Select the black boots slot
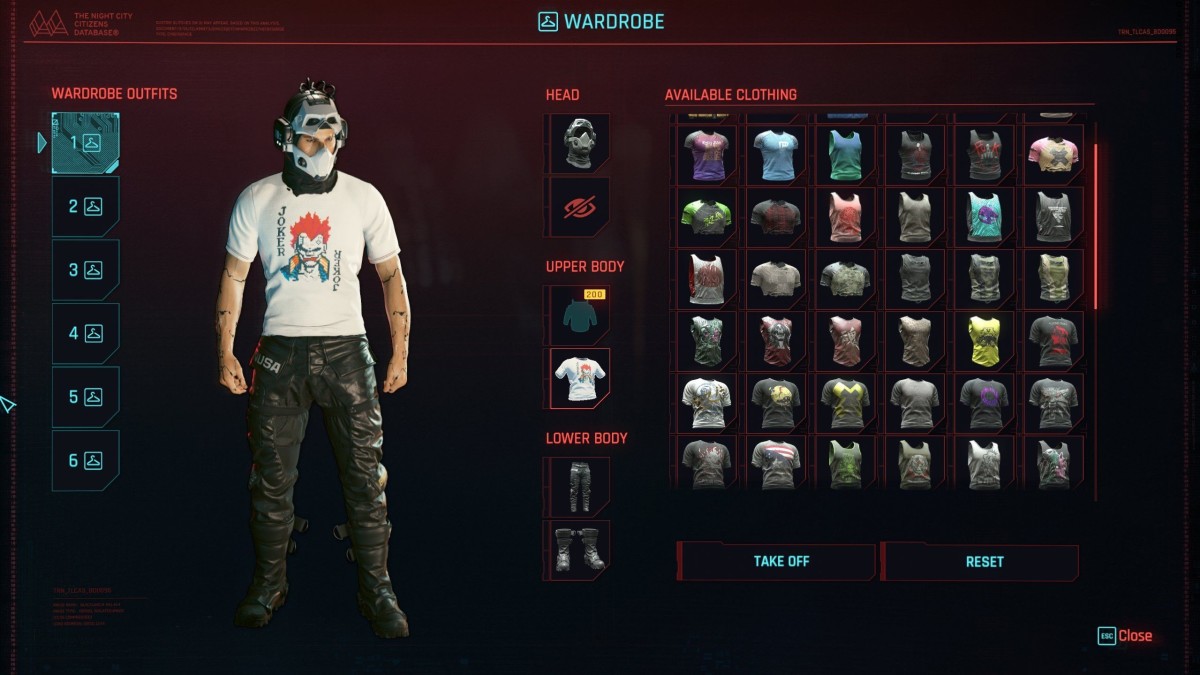The image size is (1200, 675). (578, 549)
